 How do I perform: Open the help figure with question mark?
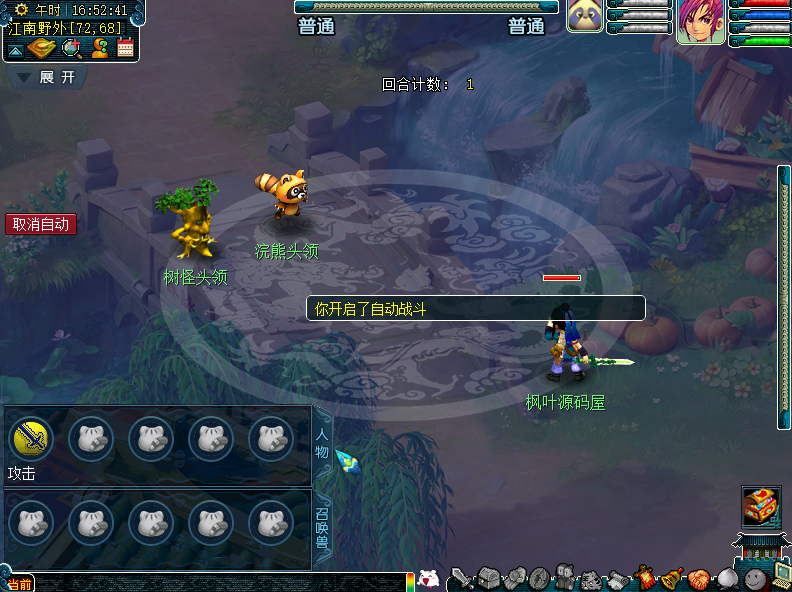[x=99, y=48]
